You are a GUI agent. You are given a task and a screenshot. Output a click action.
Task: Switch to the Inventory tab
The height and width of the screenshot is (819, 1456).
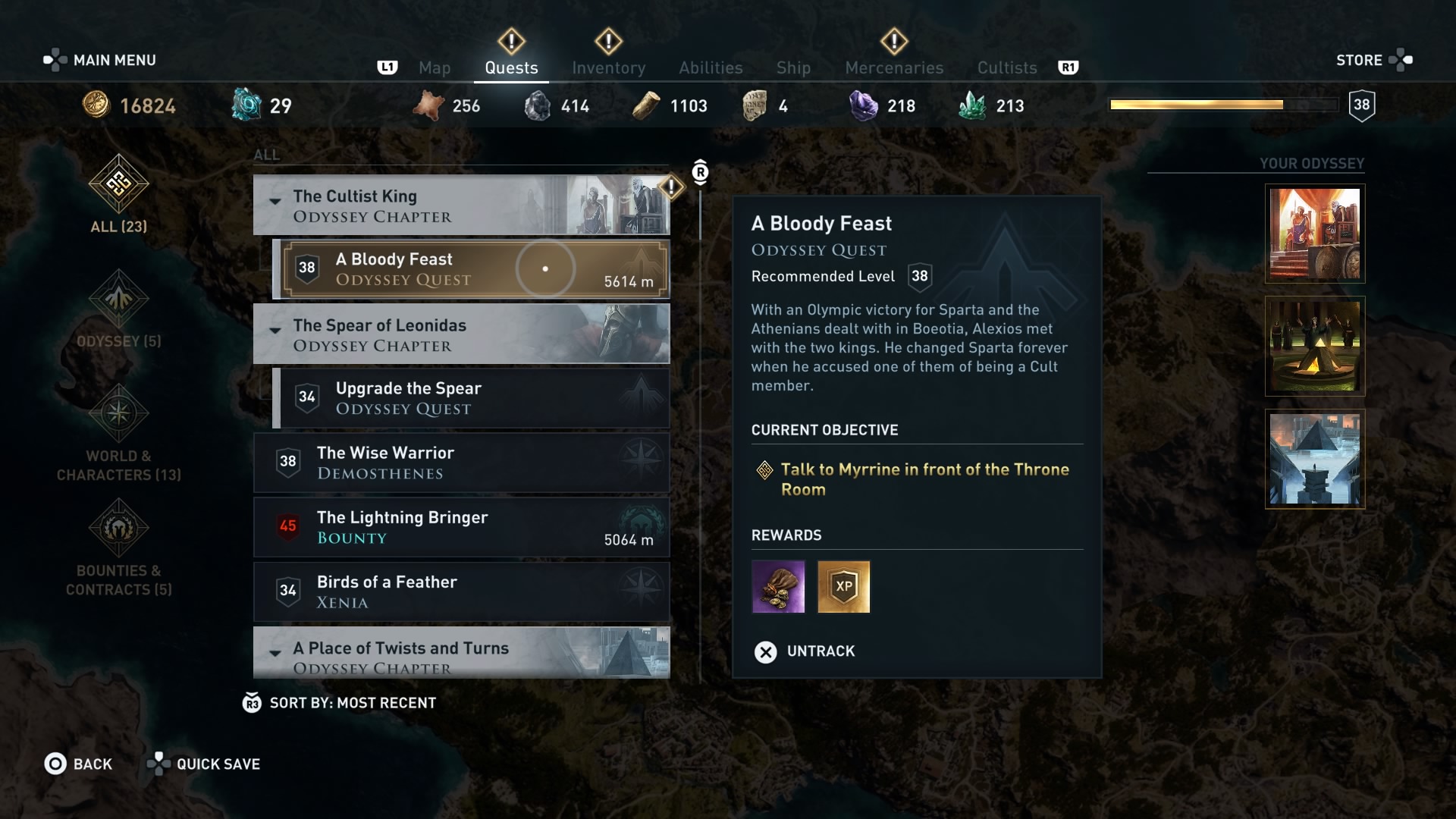609,67
